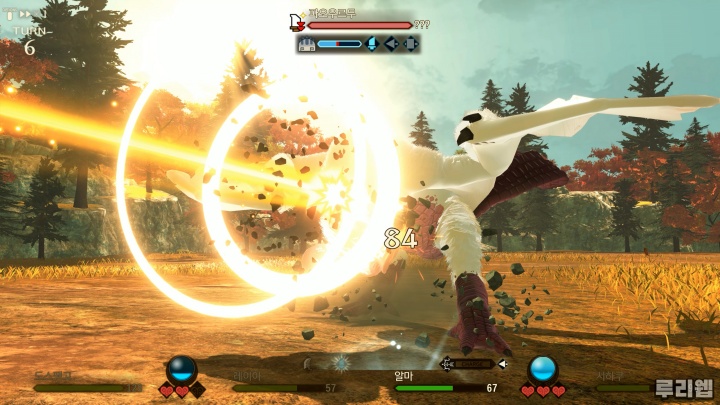Click the 루리웹 watermark logo
The image size is (720, 405).
click(685, 388)
